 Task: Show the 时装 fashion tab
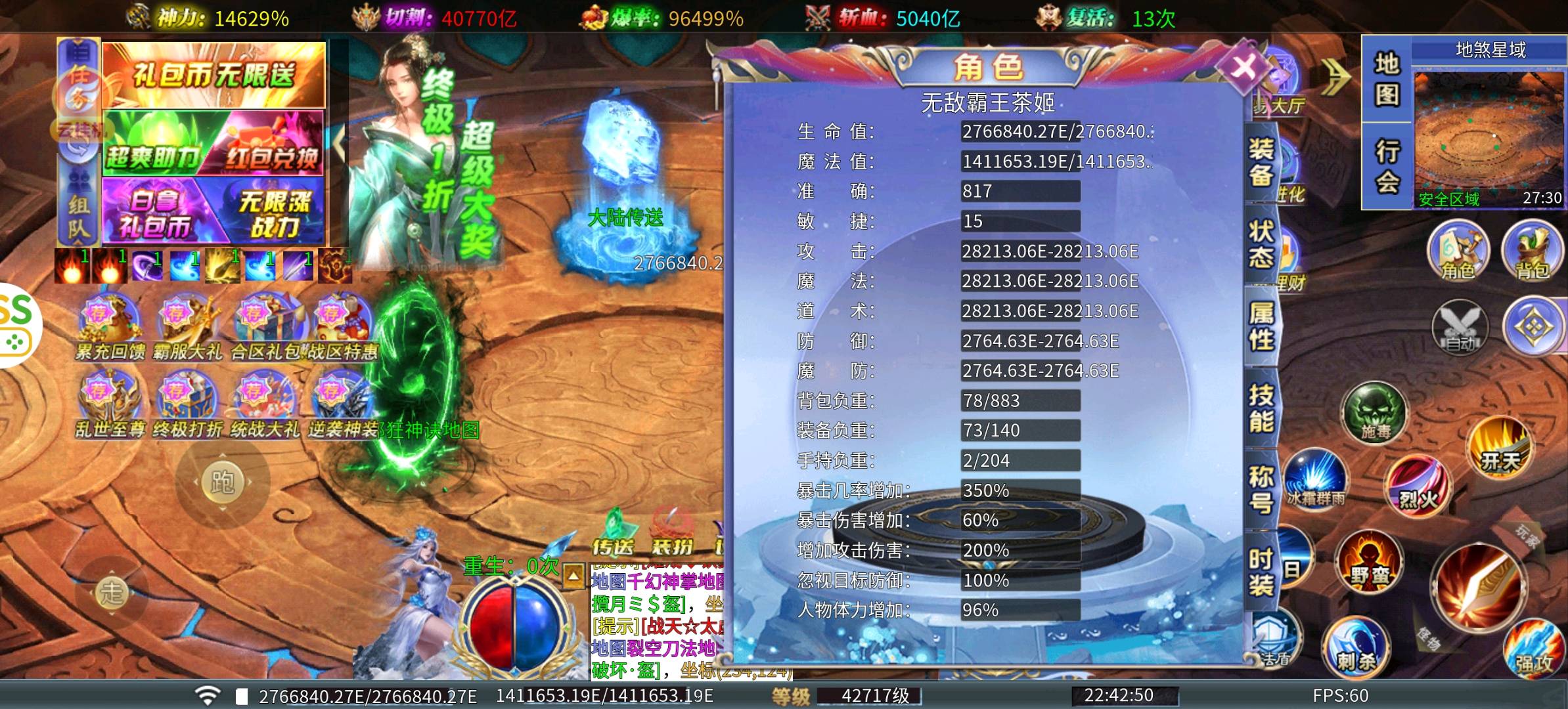pyautogui.click(x=1261, y=571)
